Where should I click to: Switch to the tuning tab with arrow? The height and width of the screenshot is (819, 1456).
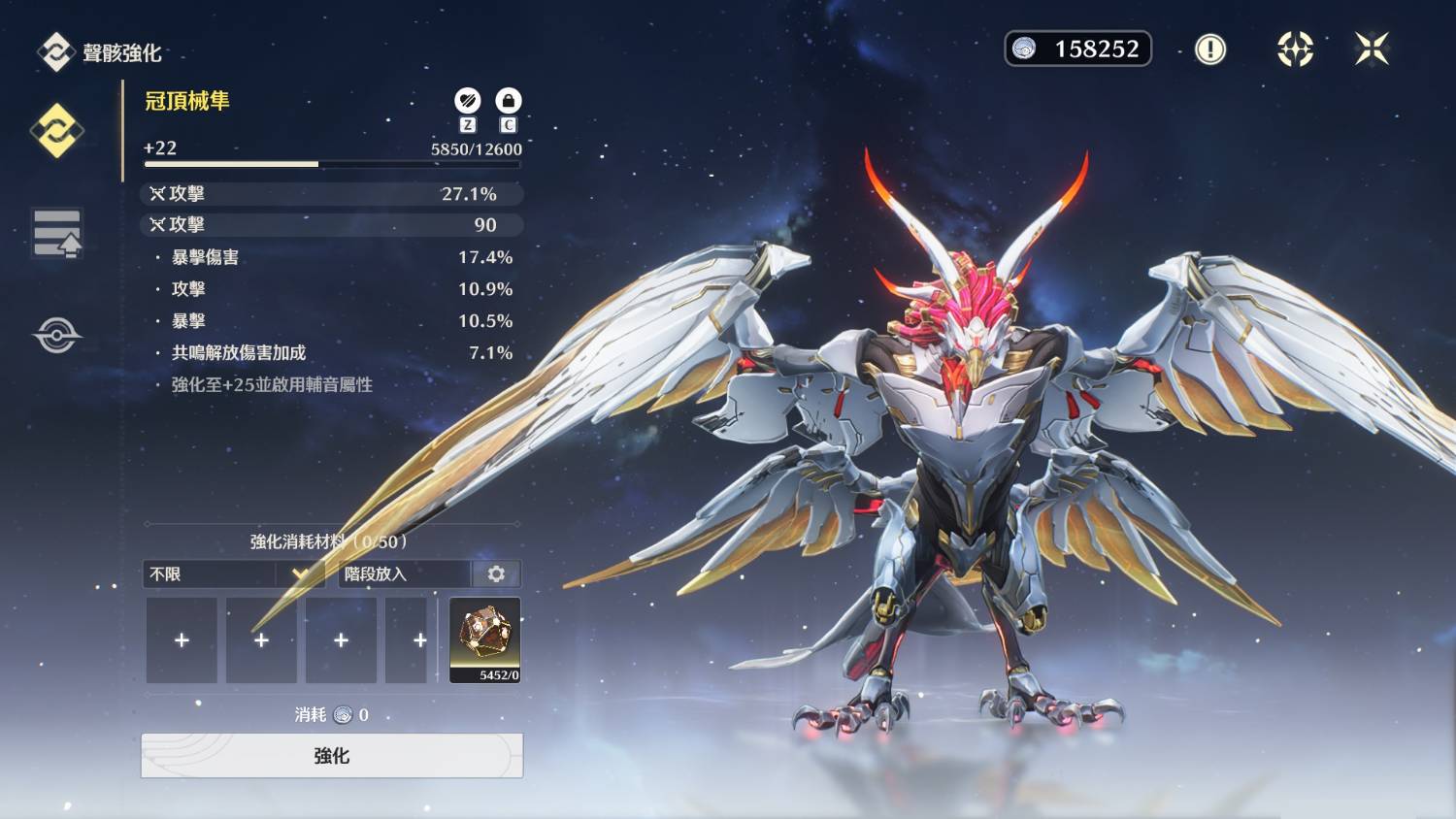pyautogui.click(x=57, y=233)
